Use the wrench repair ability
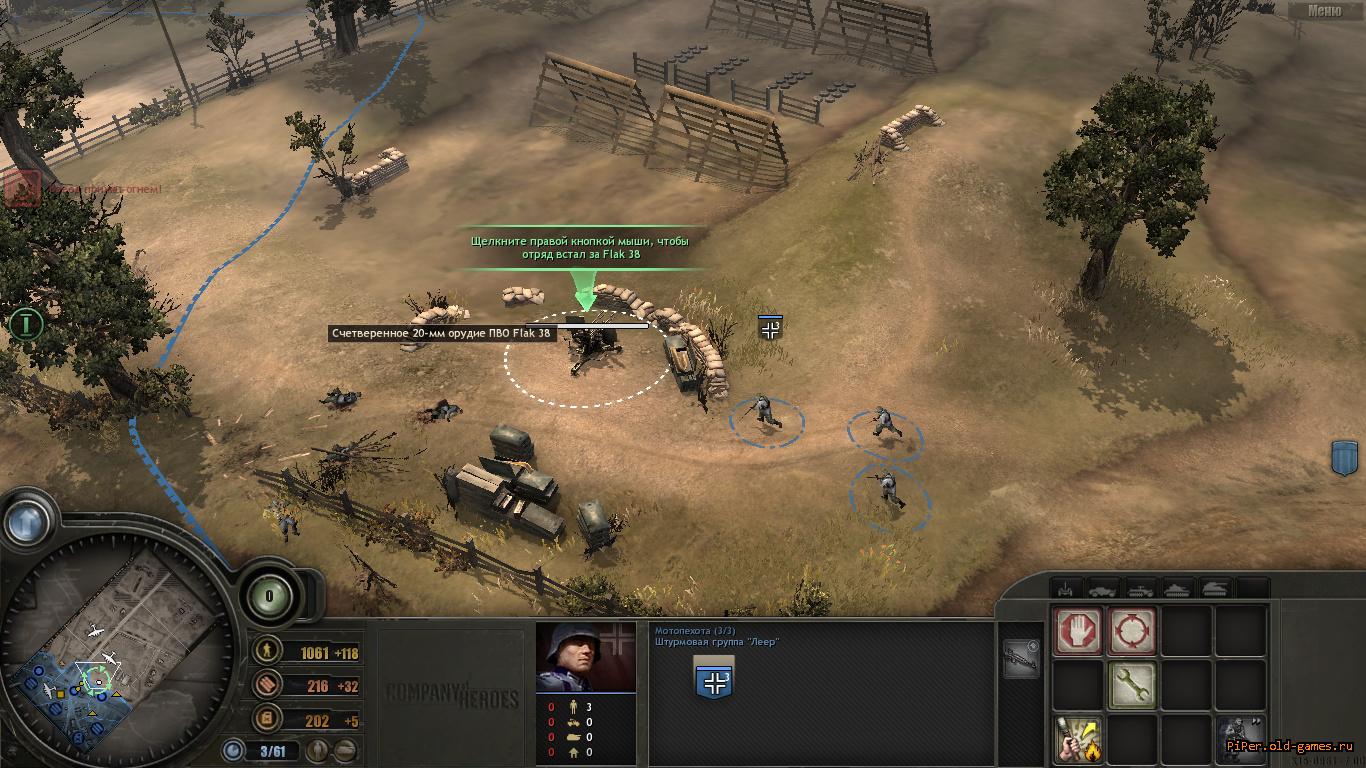Screen dimensions: 1366x768 pos(1132,685)
